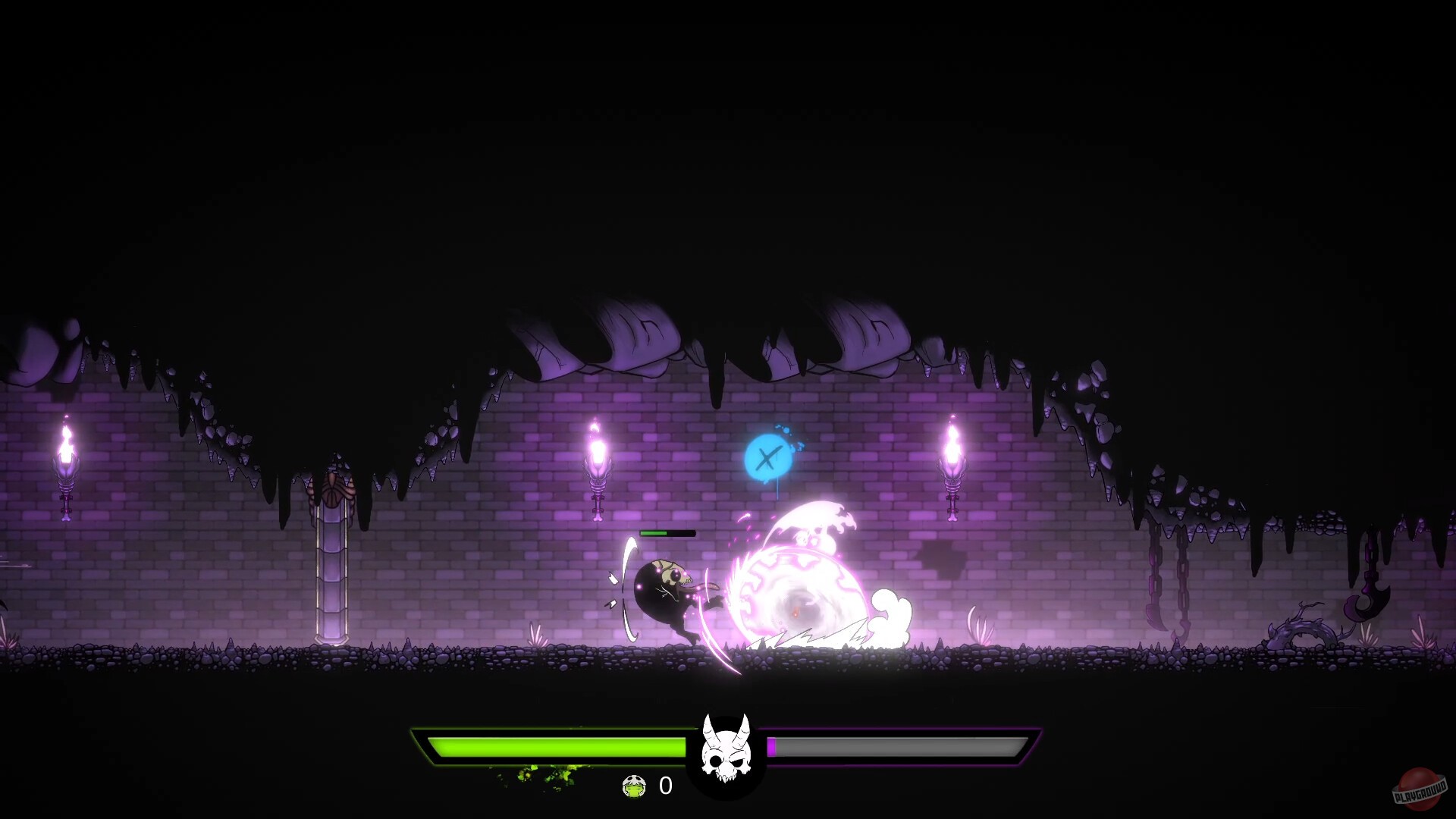This screenshot has height=819, width=1456.
Task: Click the enemy's small green health bar
Action: coord(667,532)
